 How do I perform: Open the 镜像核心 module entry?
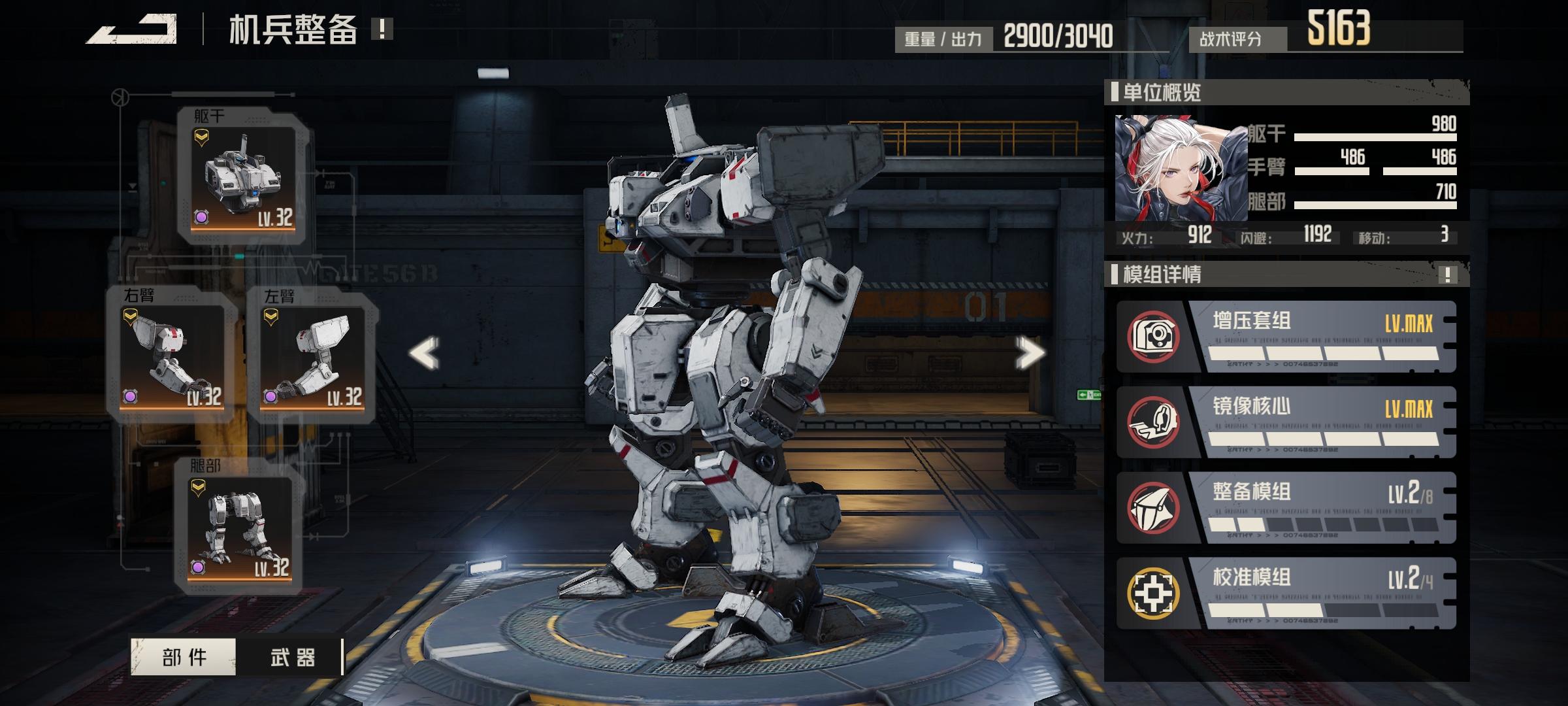pos(1286,422)
